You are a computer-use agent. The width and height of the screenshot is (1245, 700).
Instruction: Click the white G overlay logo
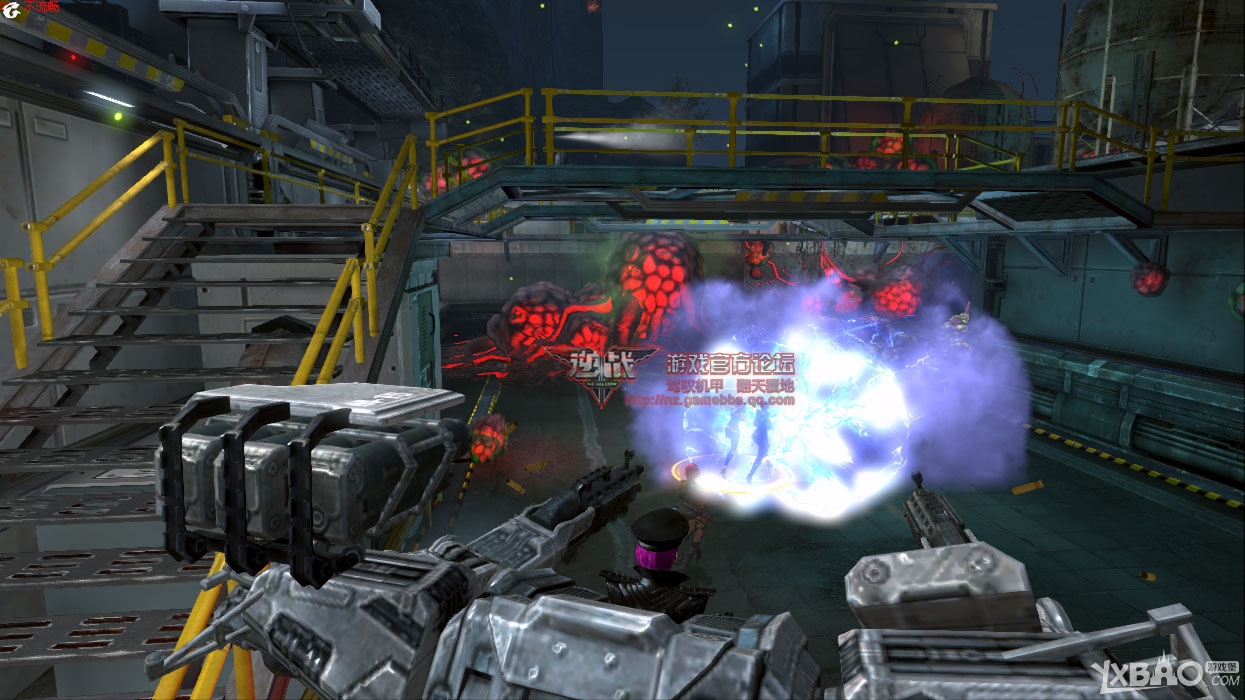coord(12,11)
